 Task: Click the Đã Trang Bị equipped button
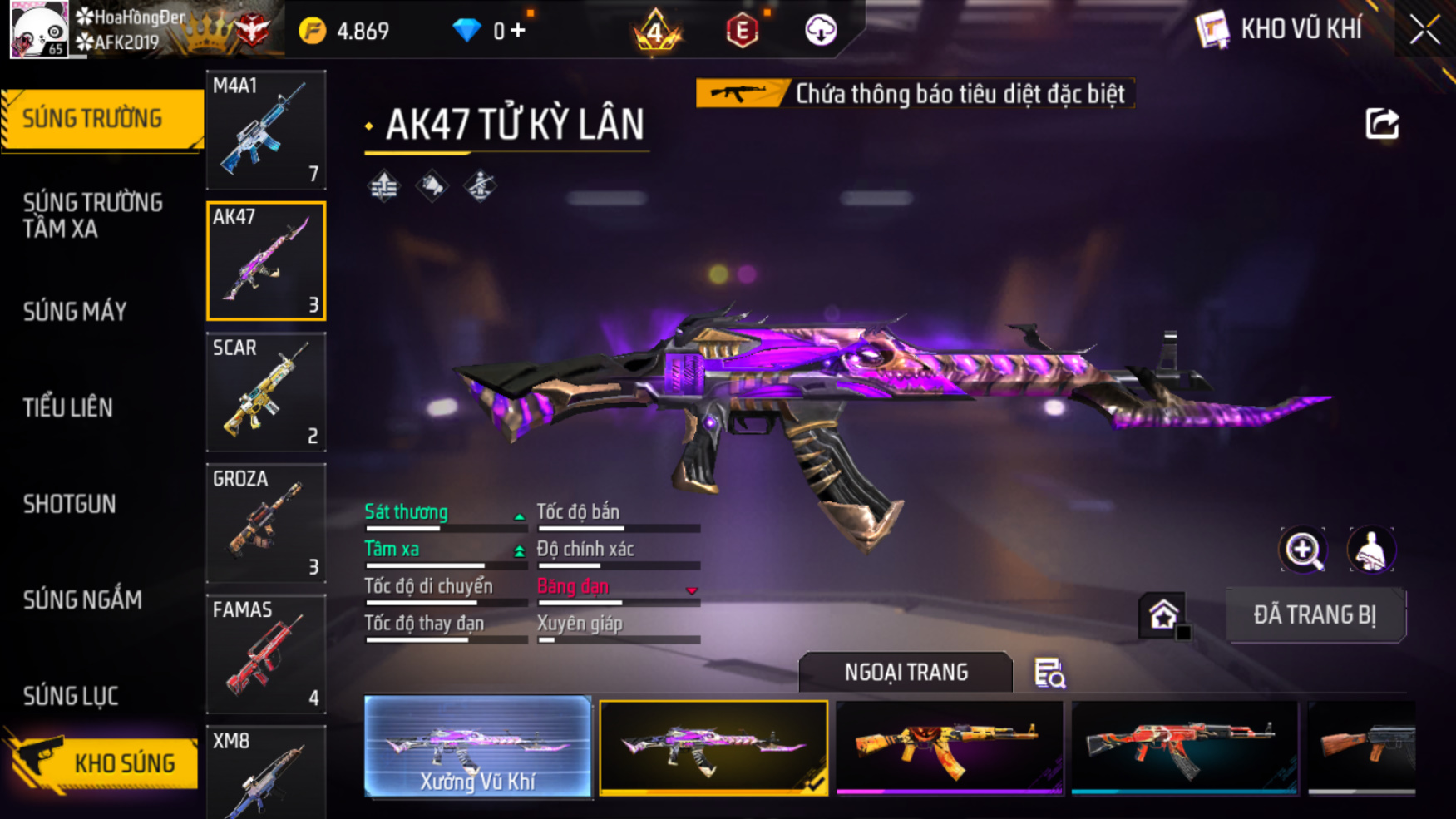[1315, 615]
